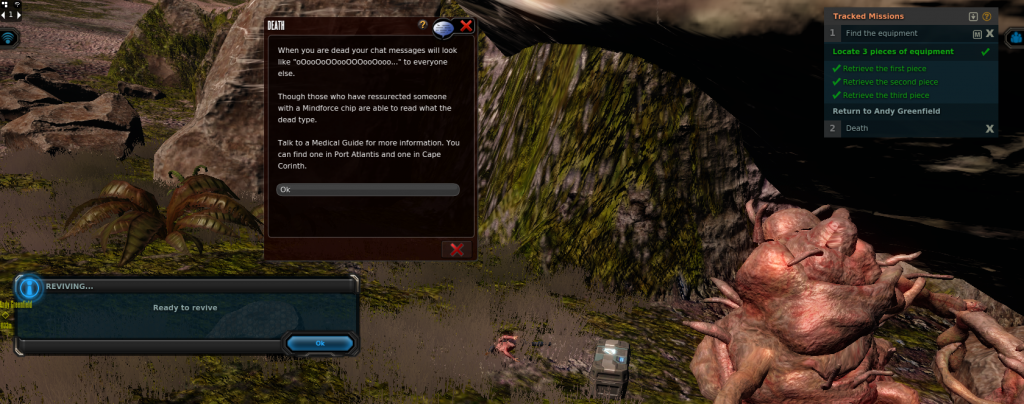Click Ok in the Death message window
Viewport: 1024px width, 404px height.
pos(368,189)
